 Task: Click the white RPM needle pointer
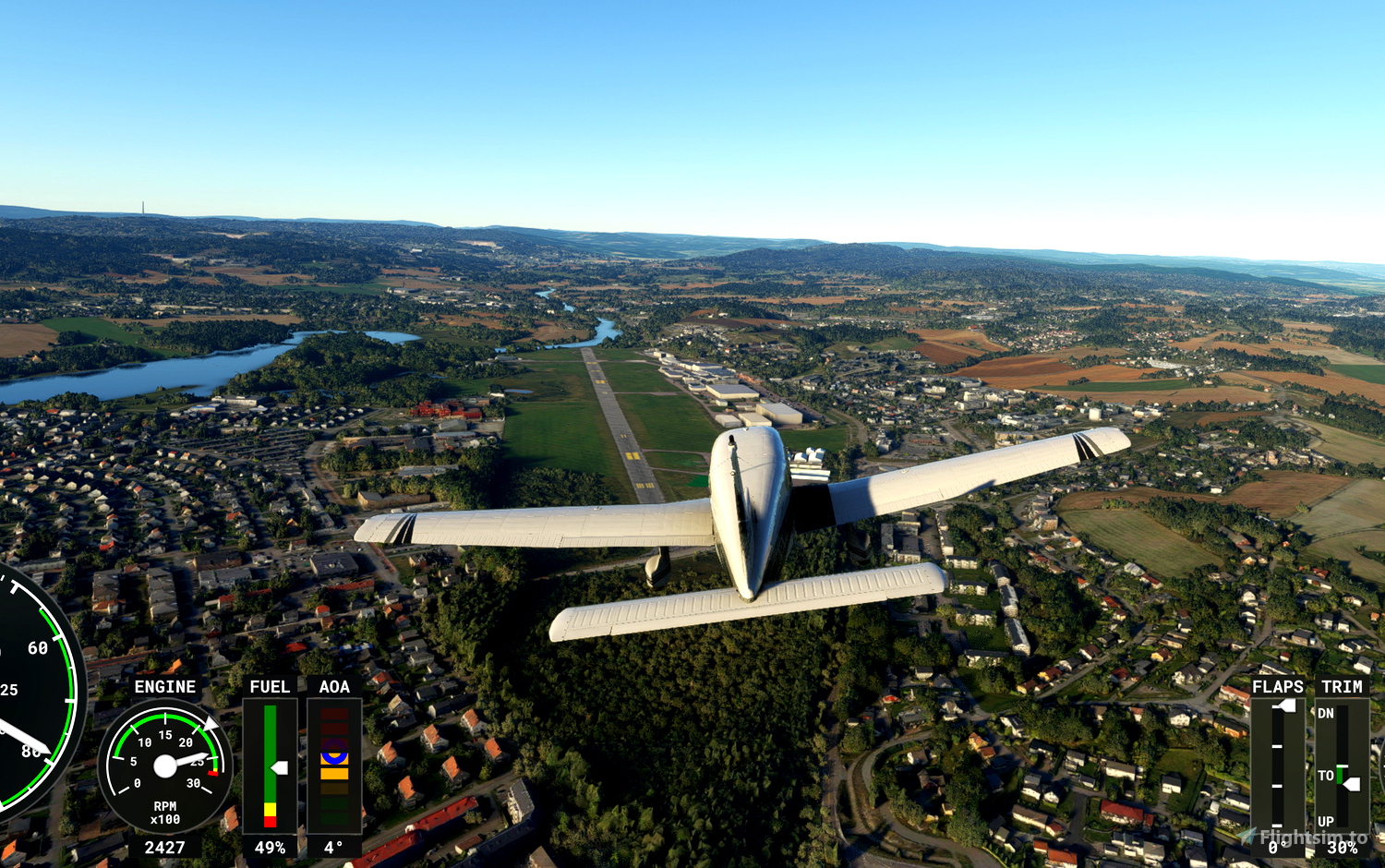click(190, 759)
